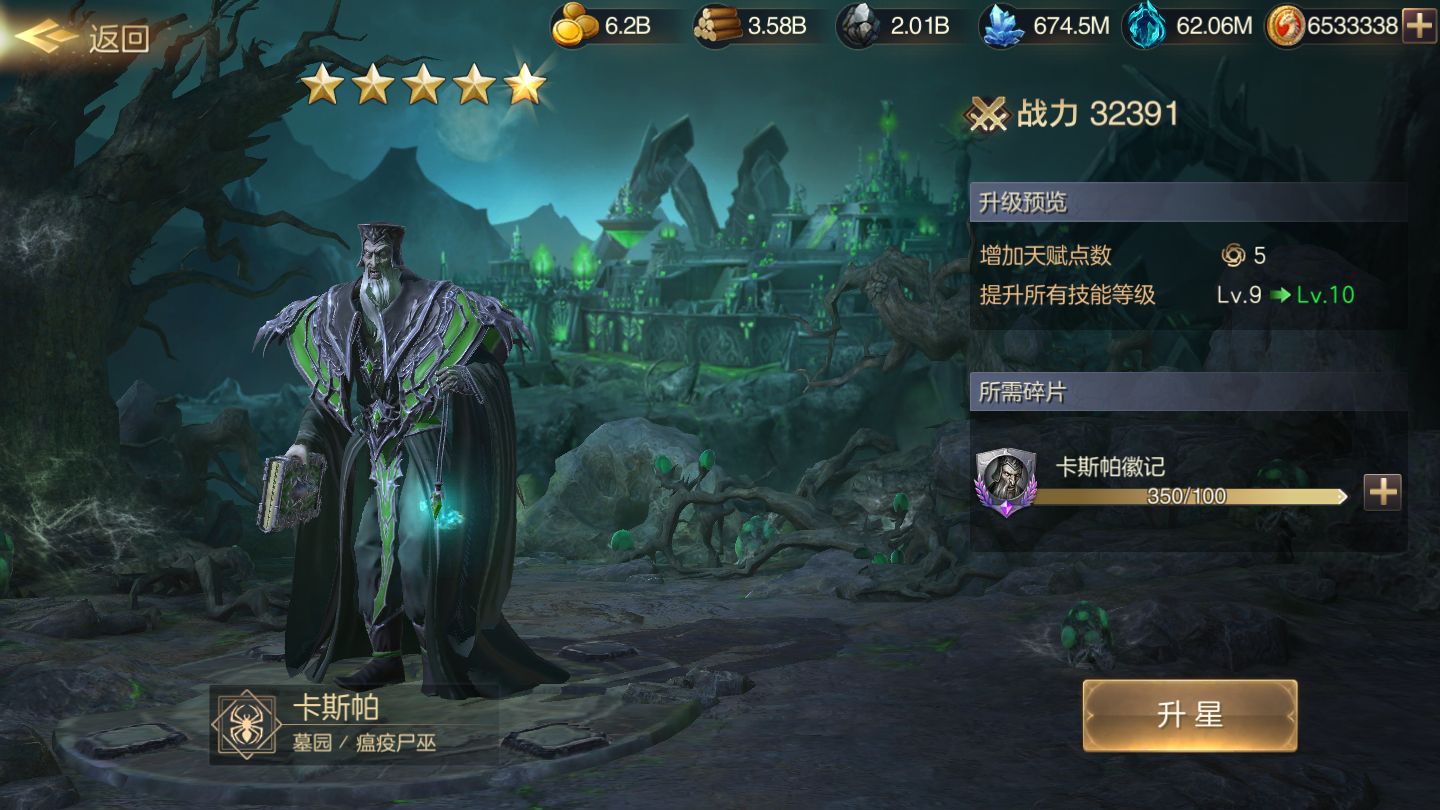
Task: Tap the spider faction emblem beside 卡斯帕
Action: [244, 724]
